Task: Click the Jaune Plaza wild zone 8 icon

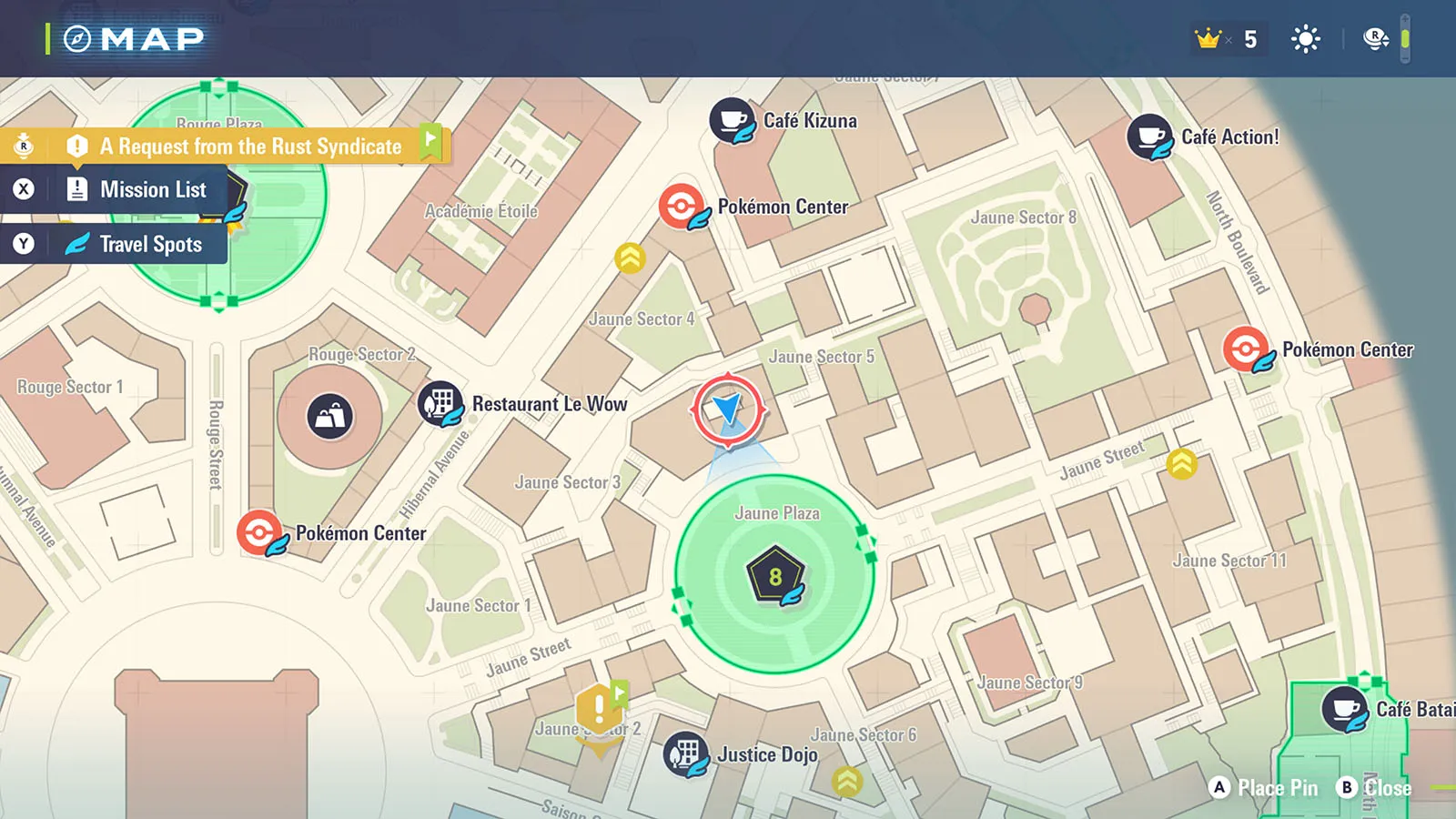Action: 775,576
